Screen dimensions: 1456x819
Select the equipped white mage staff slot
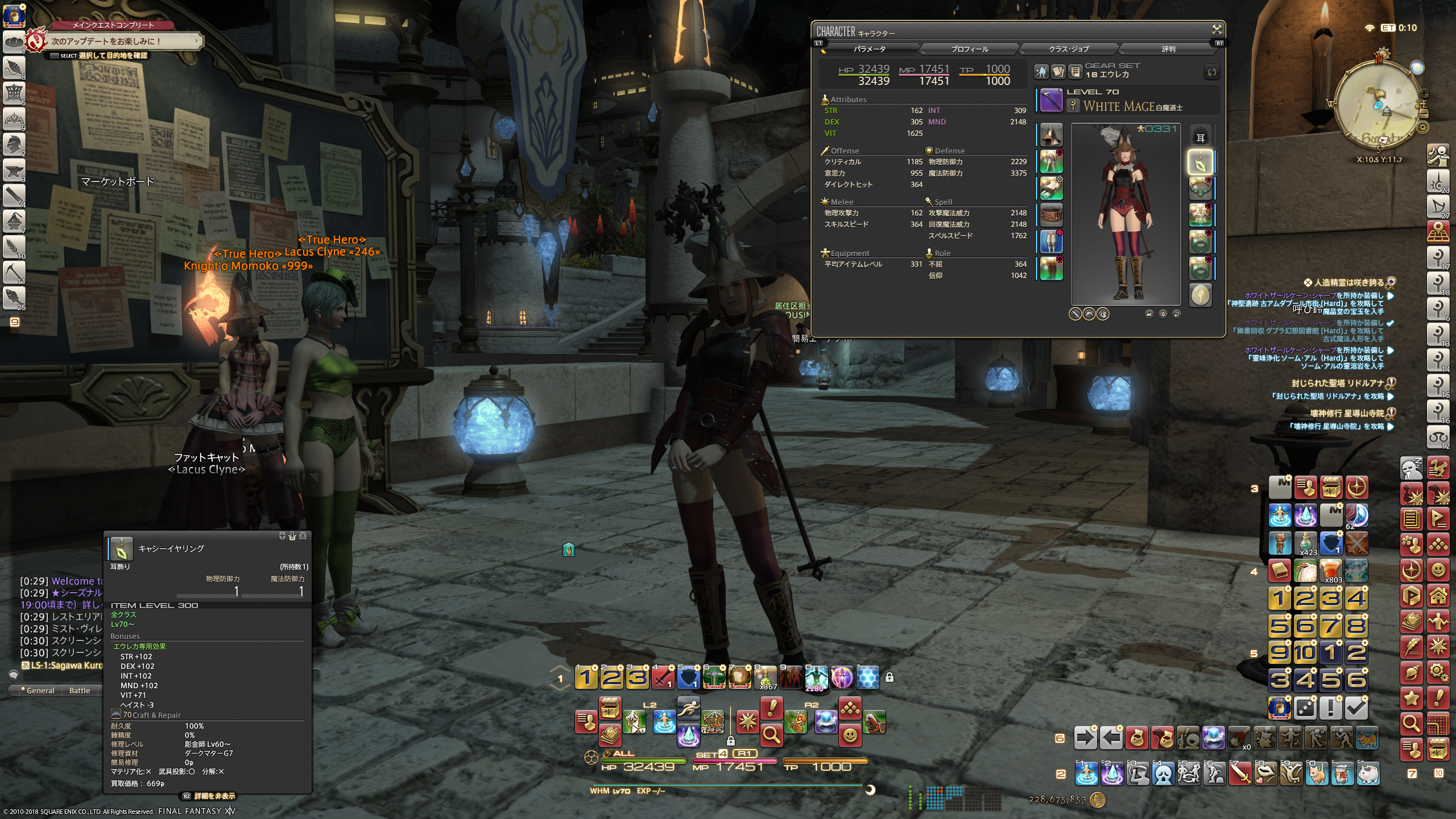(1051, 101)
